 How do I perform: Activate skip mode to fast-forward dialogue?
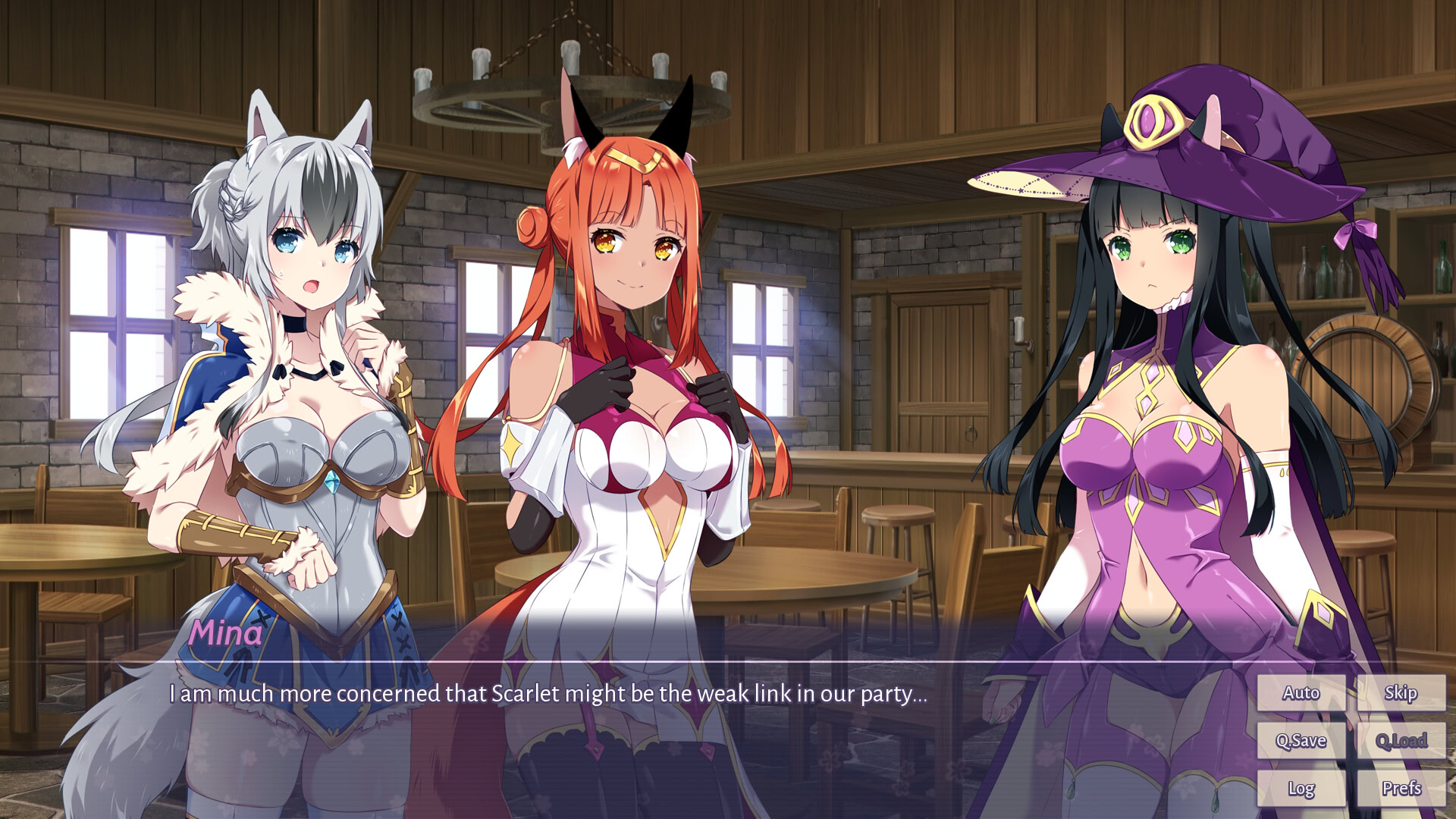pyautogui.click(x=1401, y=692)
